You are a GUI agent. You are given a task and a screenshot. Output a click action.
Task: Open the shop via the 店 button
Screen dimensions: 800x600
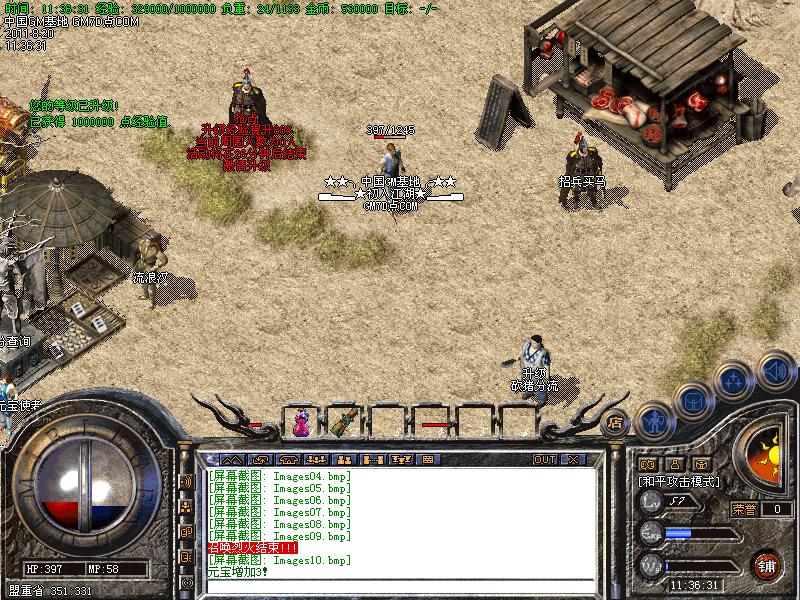[615, 423]
